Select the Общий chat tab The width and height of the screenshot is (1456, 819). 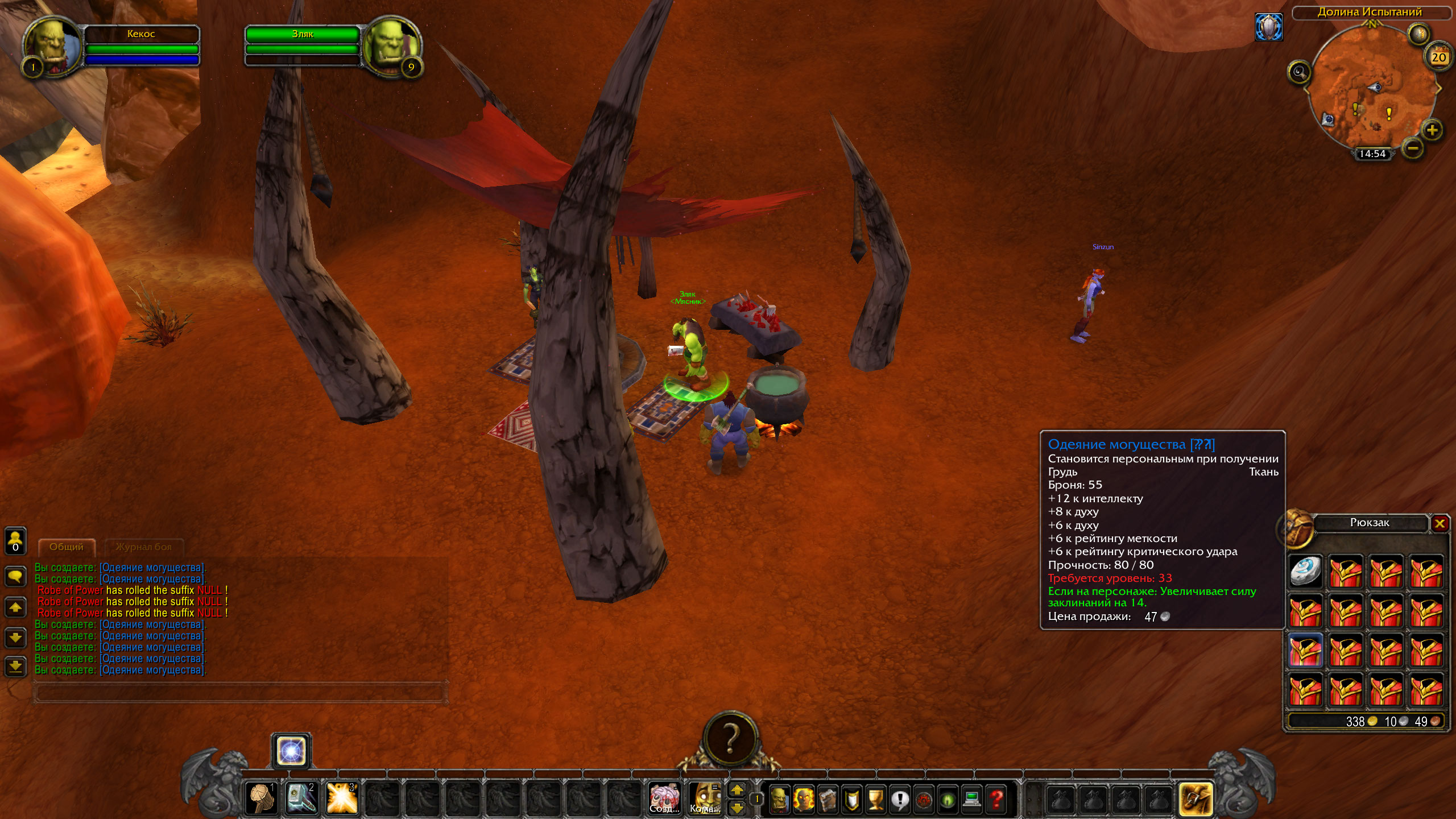coord(66,547)
